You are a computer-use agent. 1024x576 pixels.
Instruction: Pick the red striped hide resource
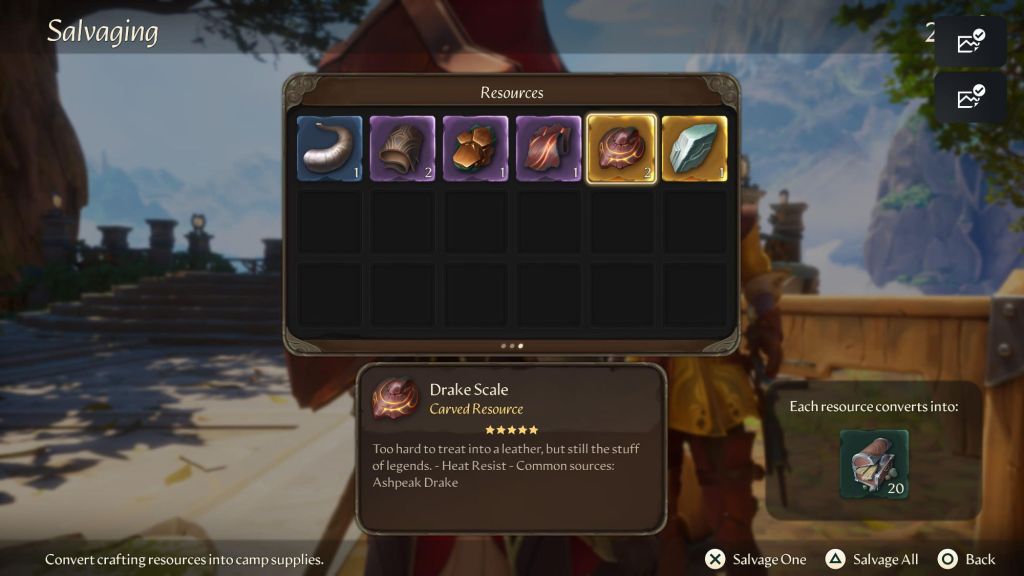pos(548,149)
